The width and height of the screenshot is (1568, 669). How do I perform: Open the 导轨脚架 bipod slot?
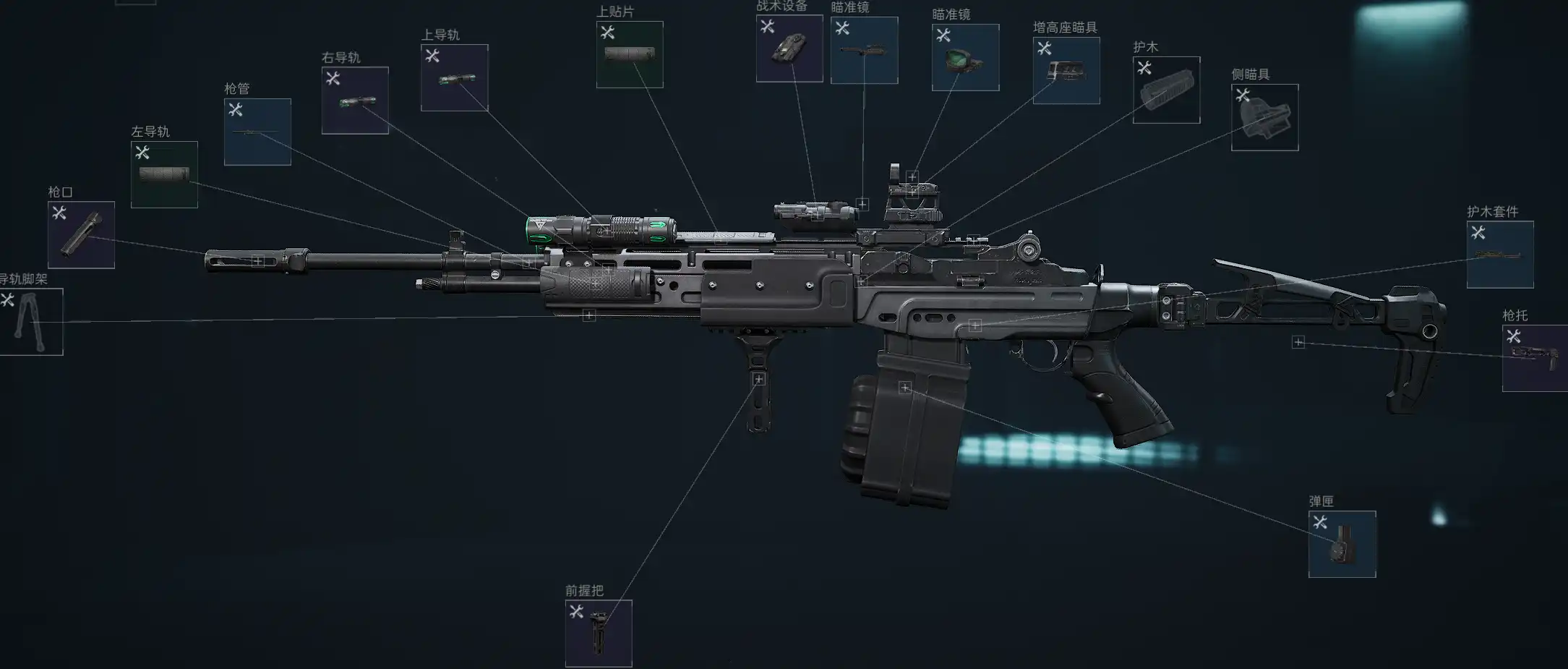point(31,322)
